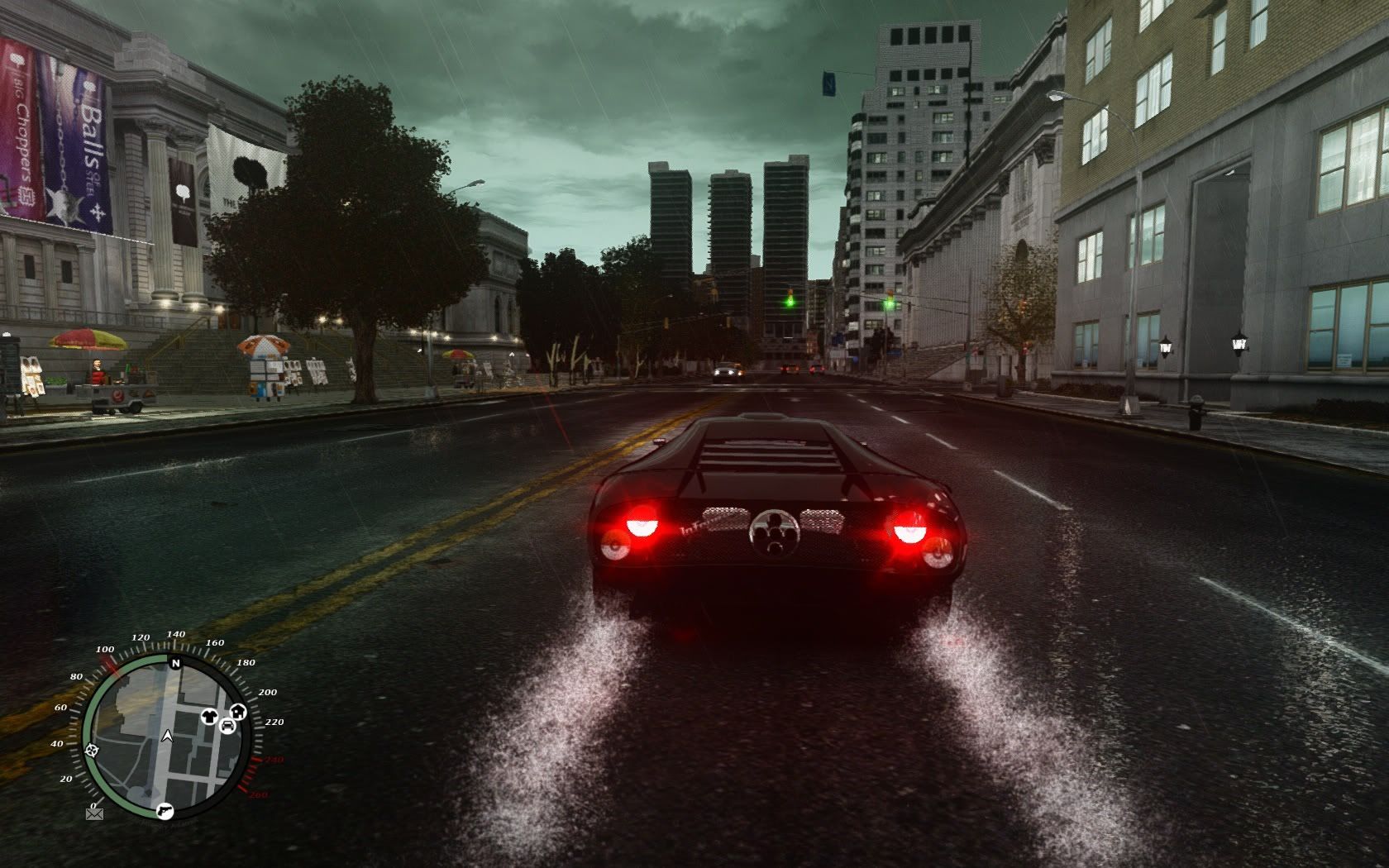Select the player arrow on minimap
The width and height of the screenshot is (1389, 868).
point(168,734)
